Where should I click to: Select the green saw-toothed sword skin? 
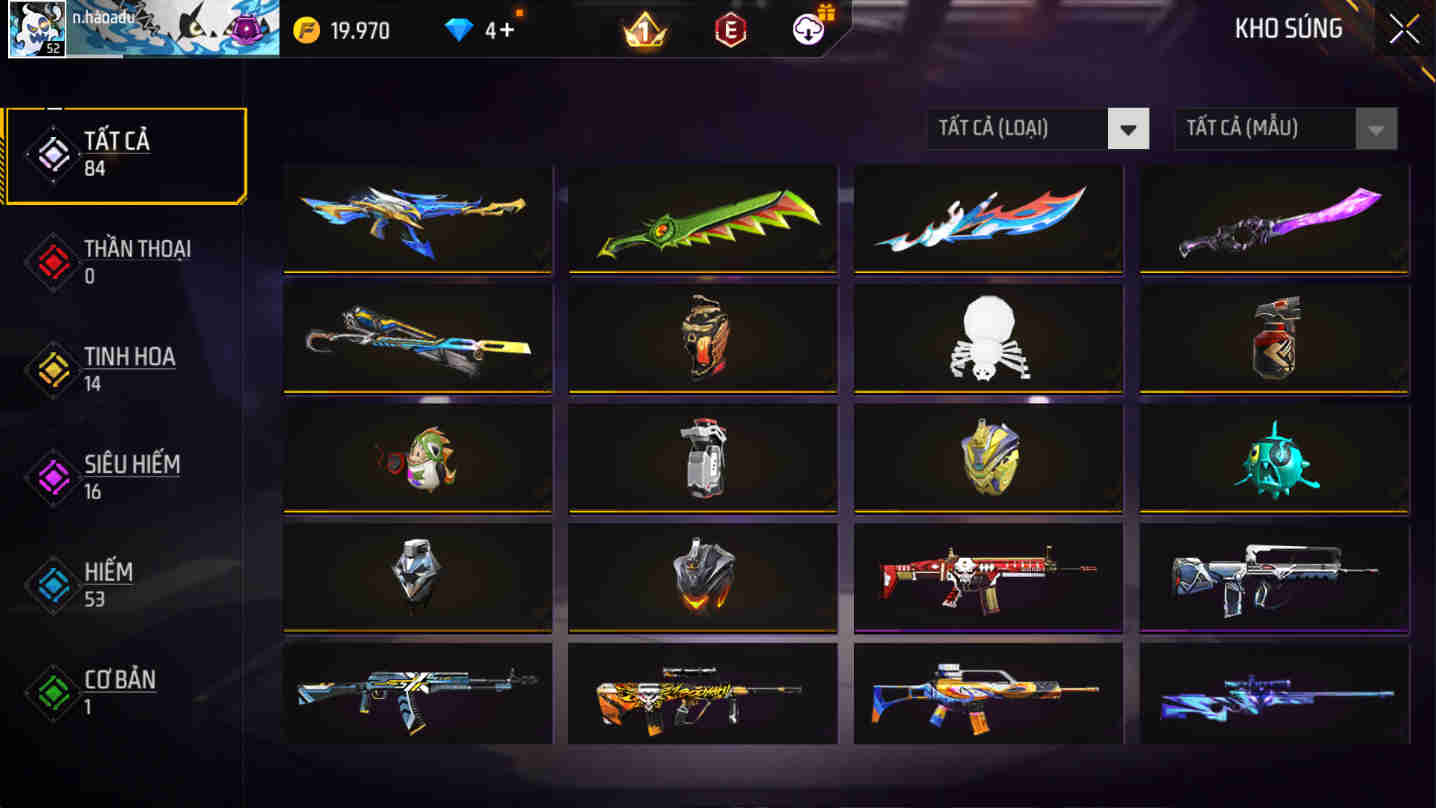click(x=702, y=220)
